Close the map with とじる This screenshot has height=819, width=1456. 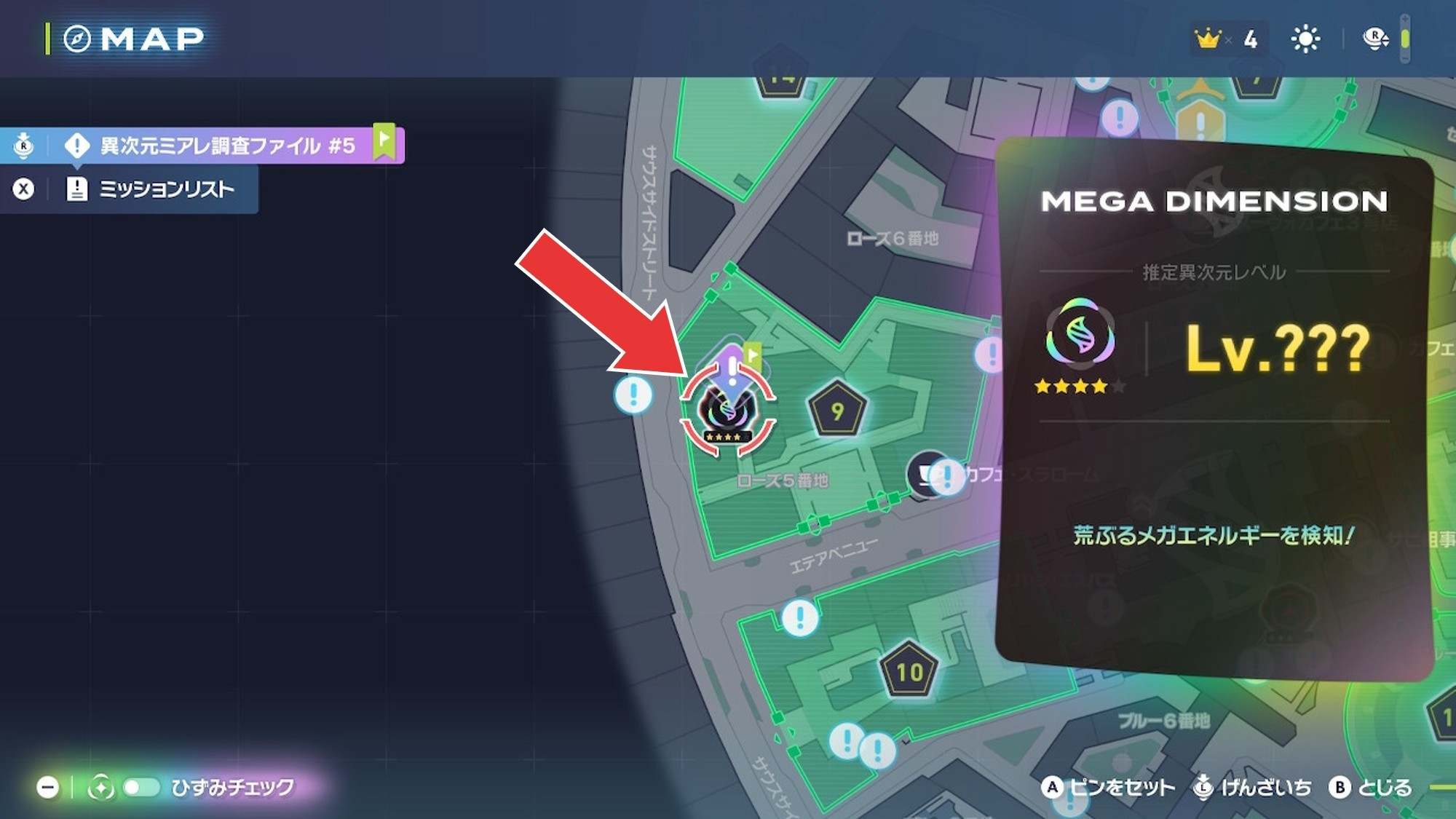point(1372,787)
